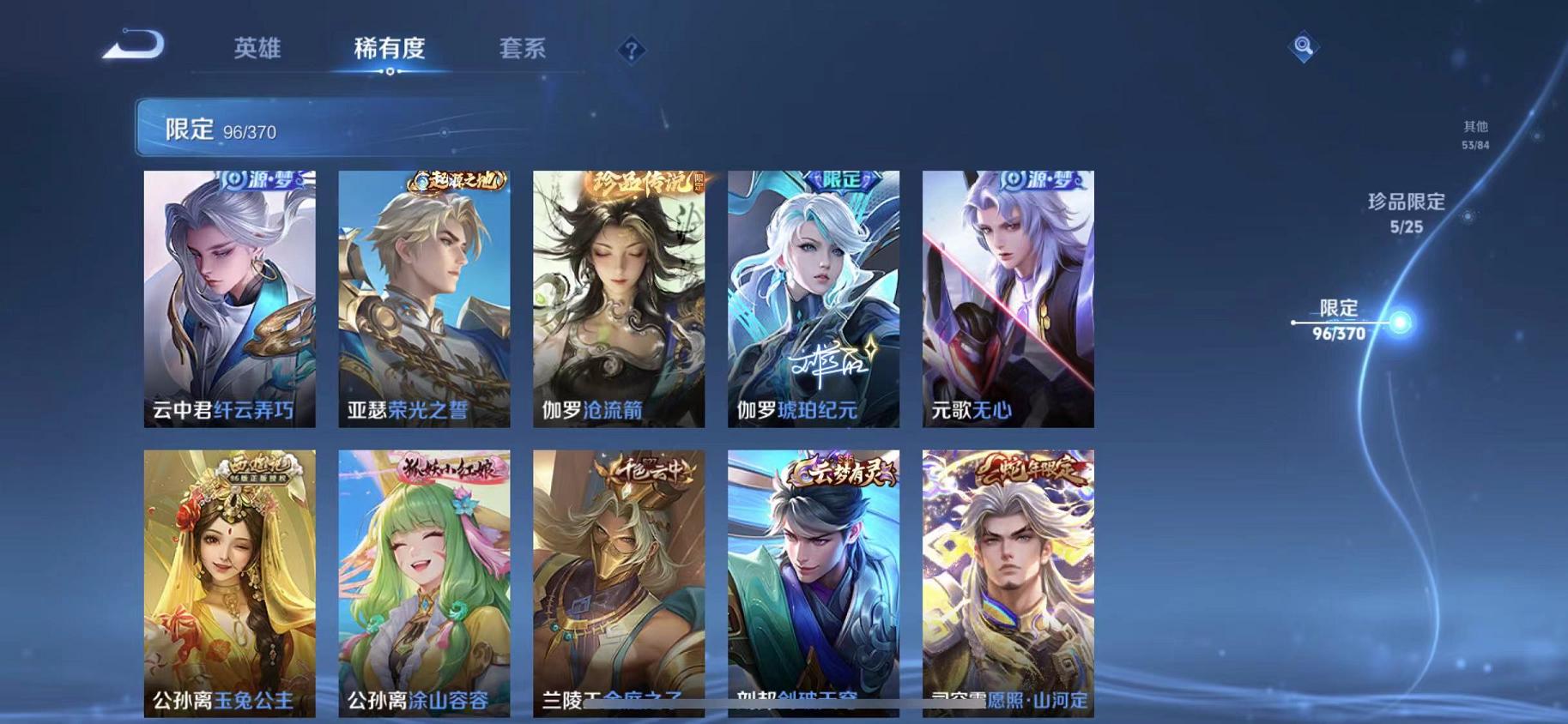Click the question mark help icon
The image size is (1568, 724).
(633, 51)
